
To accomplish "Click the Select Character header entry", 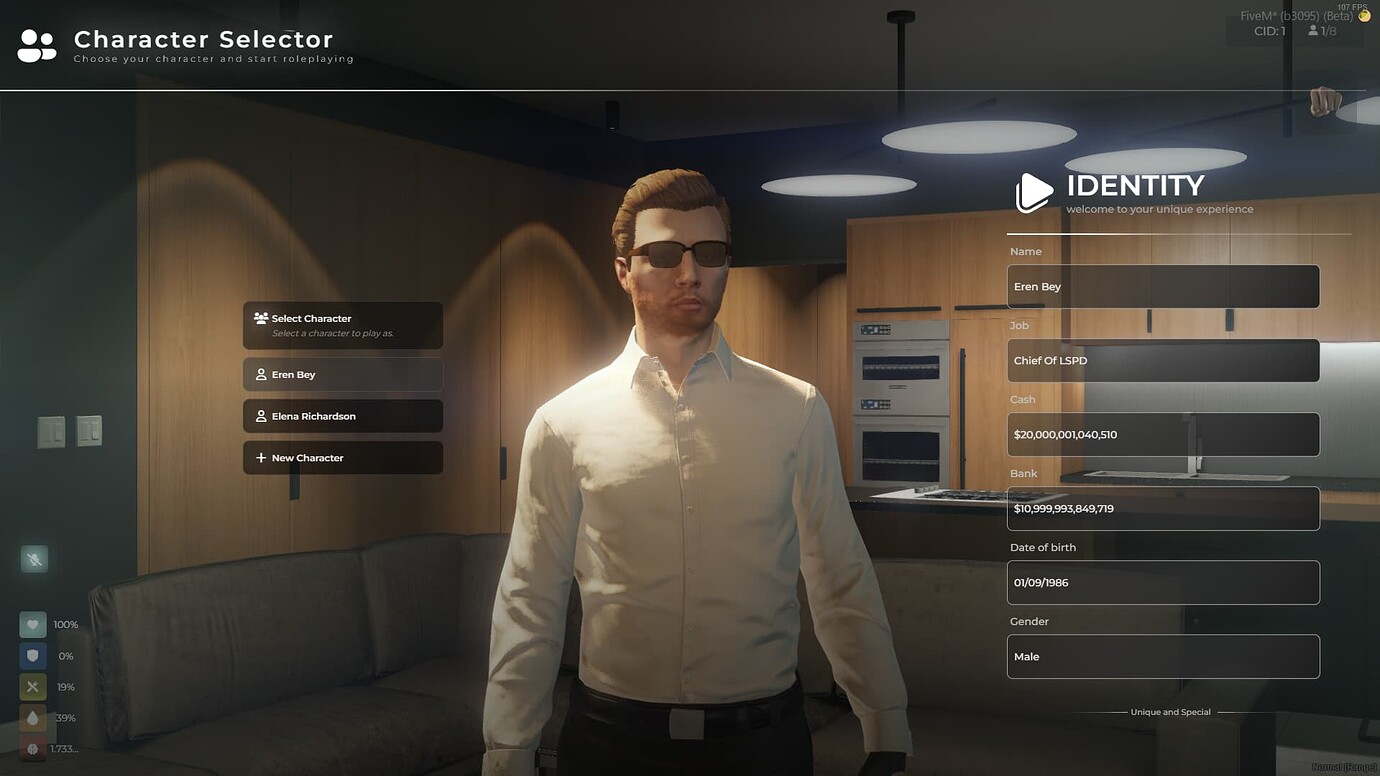I will (342, 325).
